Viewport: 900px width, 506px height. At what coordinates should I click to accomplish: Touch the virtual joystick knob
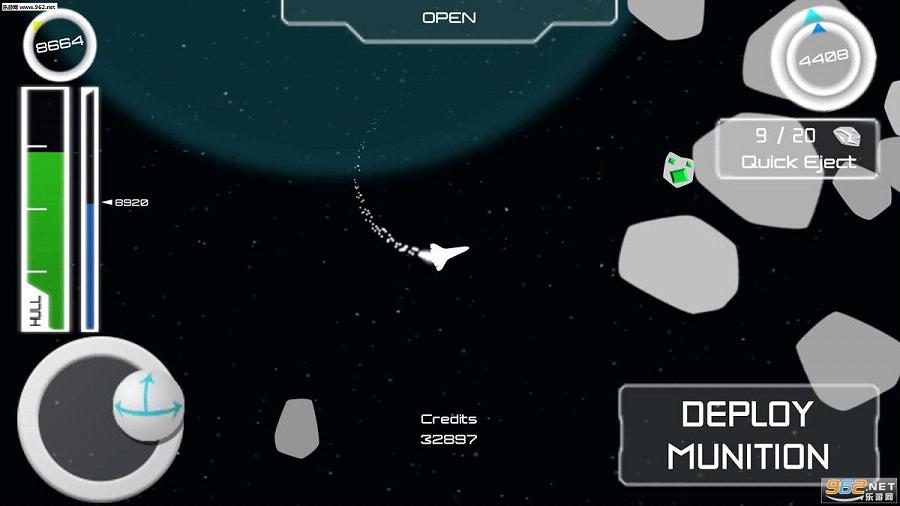[149, 407]
